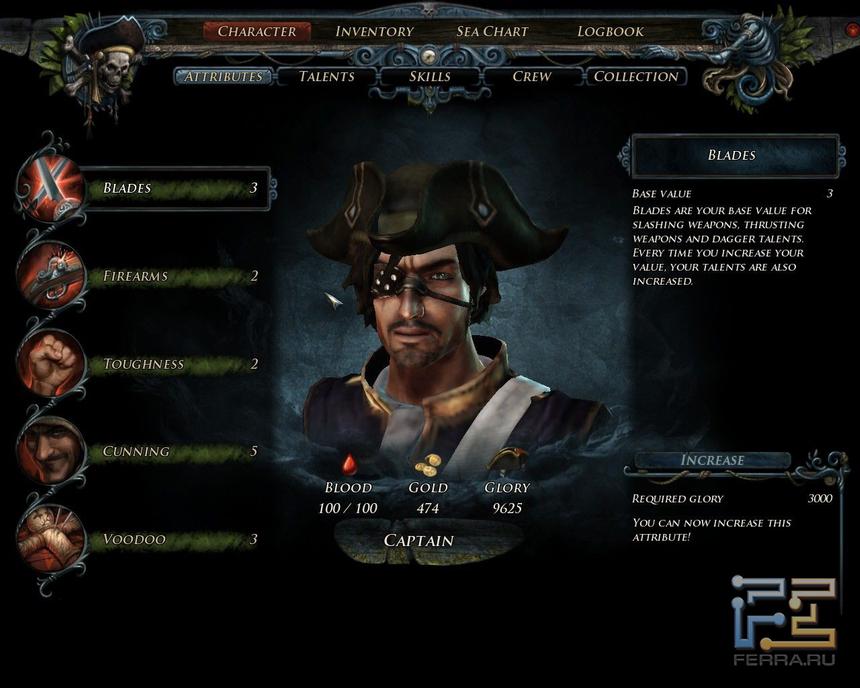The height and width of the screenshot is (688, 860).
Task: View the Skills sub-tab
Action: pos(430,76)
